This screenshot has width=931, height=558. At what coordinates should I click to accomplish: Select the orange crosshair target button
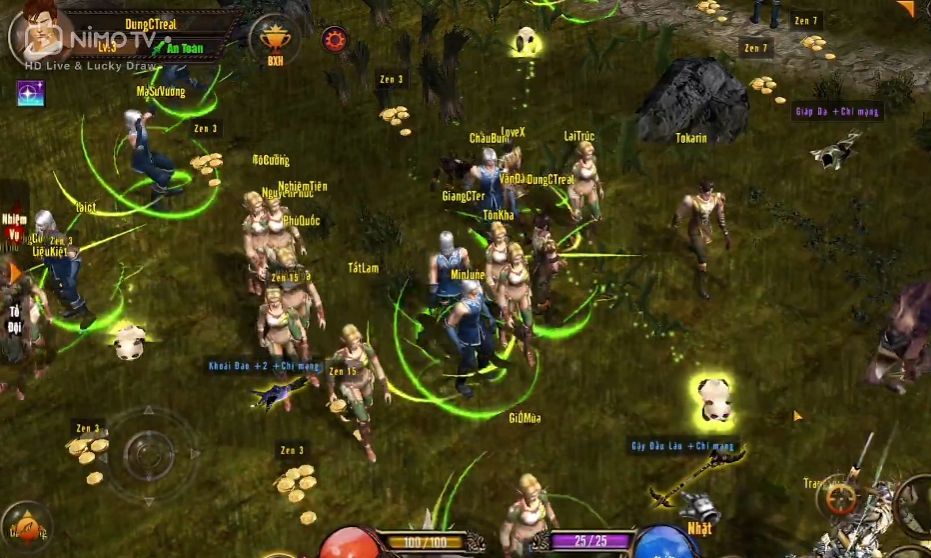(839, 497)
